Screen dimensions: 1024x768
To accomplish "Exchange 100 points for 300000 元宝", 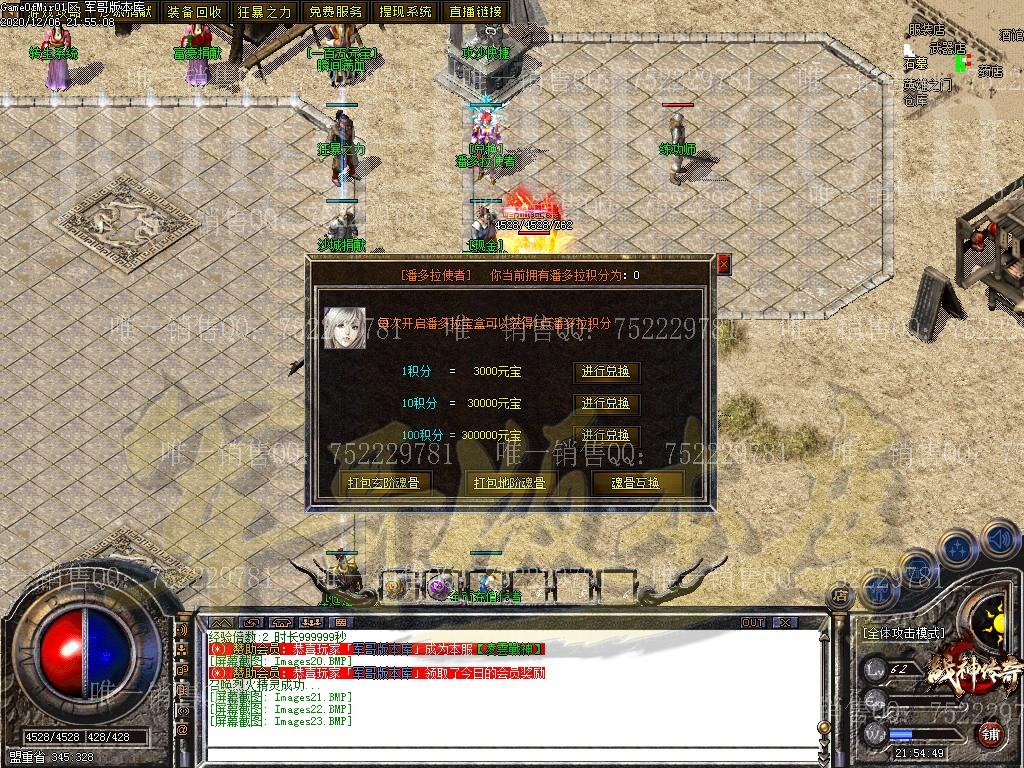I will [606, 436].
